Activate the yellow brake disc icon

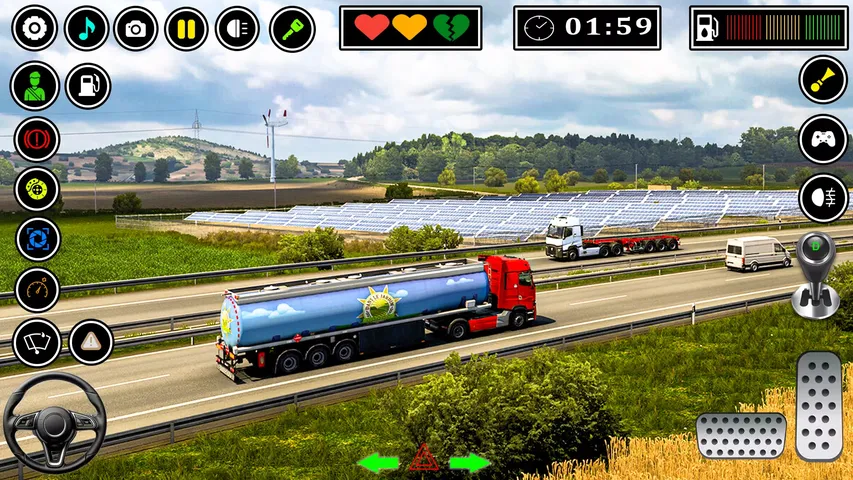37,189
